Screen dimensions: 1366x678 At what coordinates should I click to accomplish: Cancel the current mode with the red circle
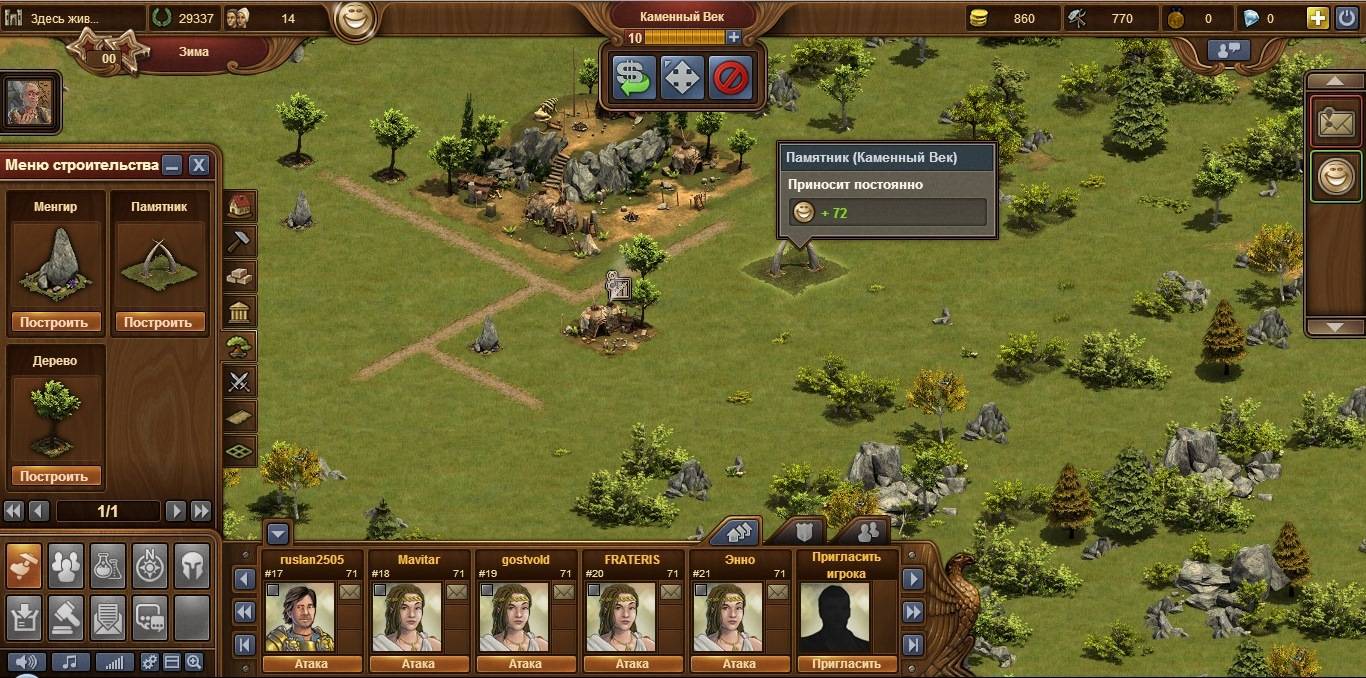click(730, 76)
